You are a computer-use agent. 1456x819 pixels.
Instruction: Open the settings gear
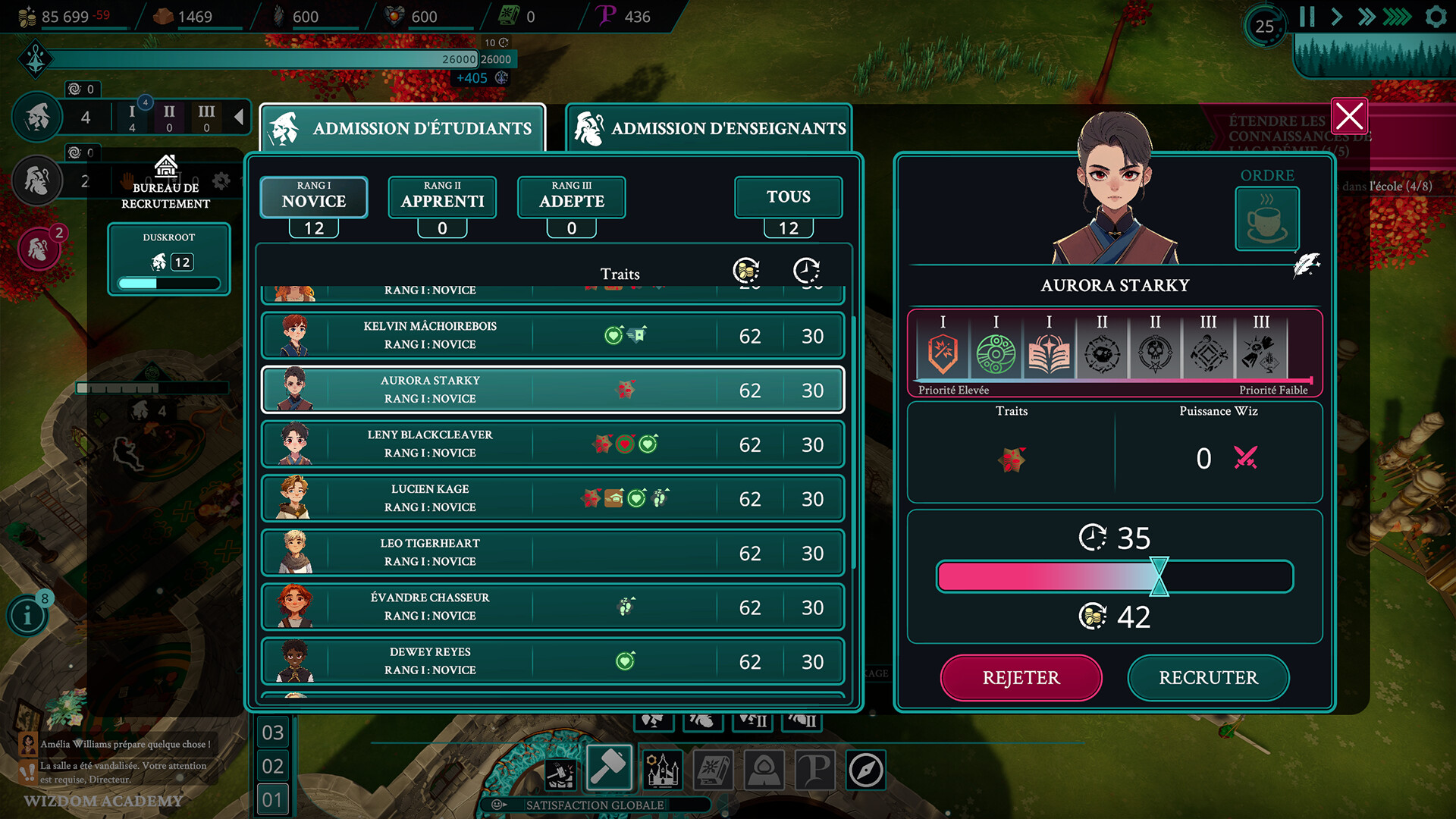click(x=1436, y=17)
